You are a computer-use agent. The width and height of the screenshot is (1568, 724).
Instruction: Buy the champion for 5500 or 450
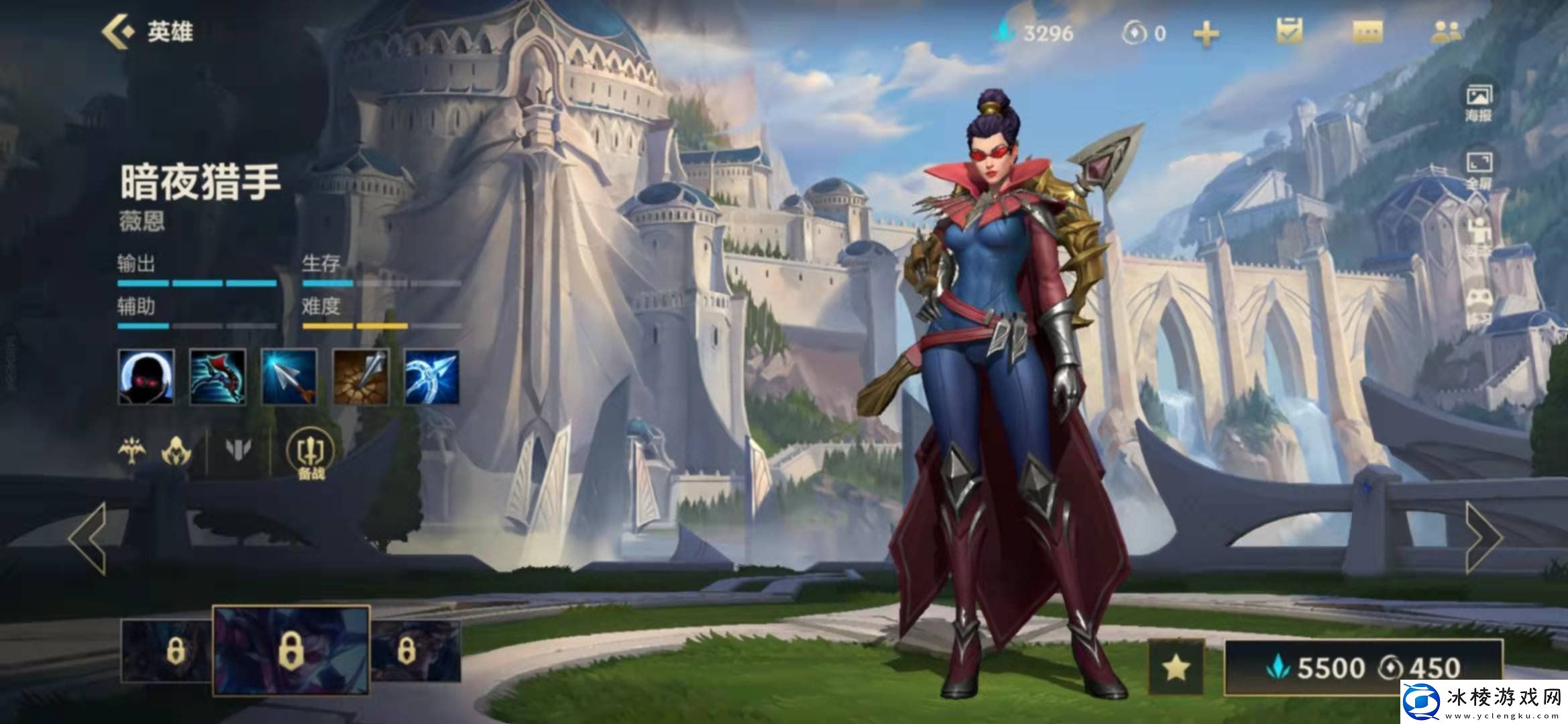point(1363,667)
